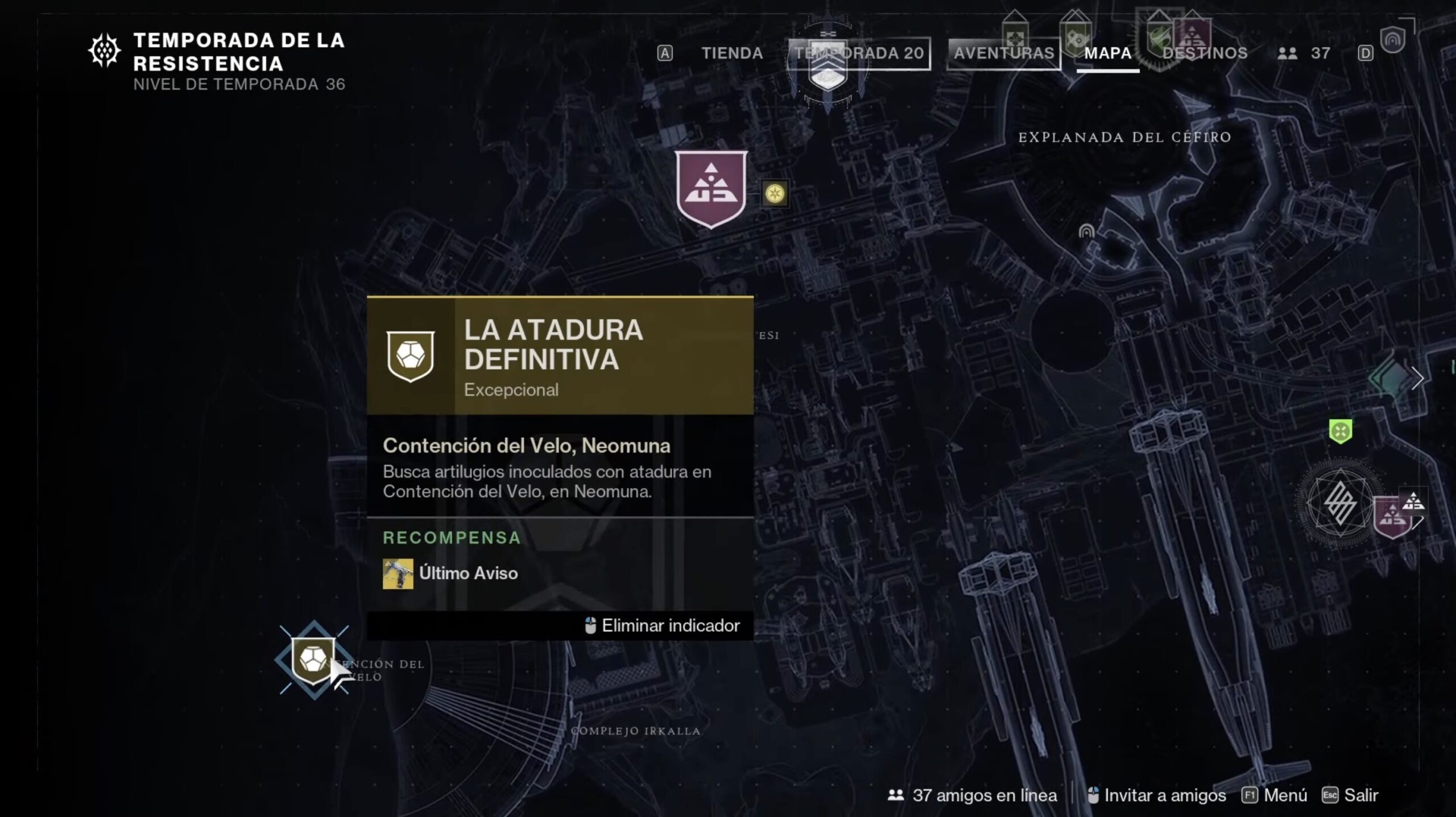The width and height of the screenshot is (1456, 817).
Task: Open the Menú option in footer
Action: 1275,795
